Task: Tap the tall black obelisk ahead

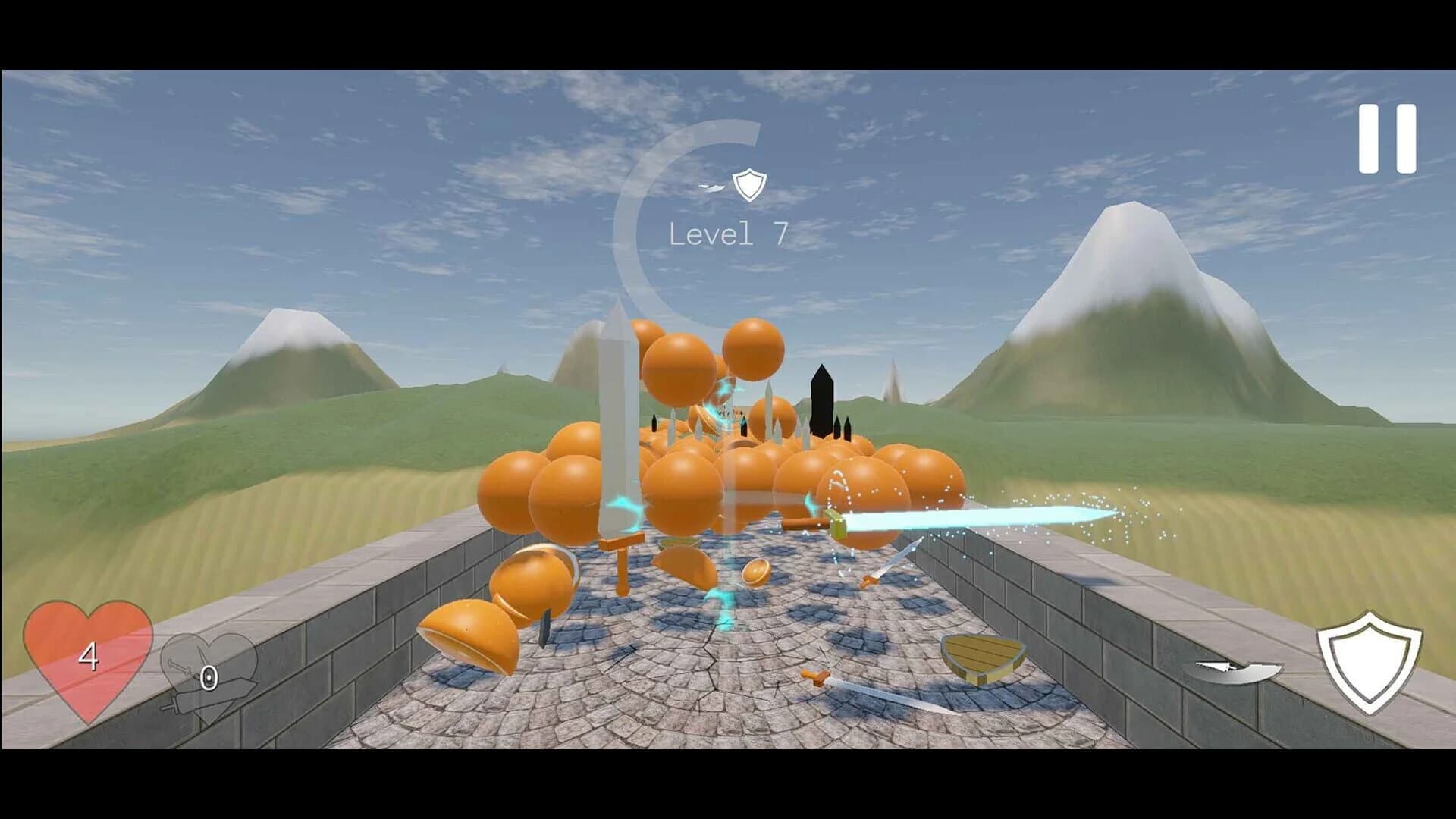Action: pos(823,402)
